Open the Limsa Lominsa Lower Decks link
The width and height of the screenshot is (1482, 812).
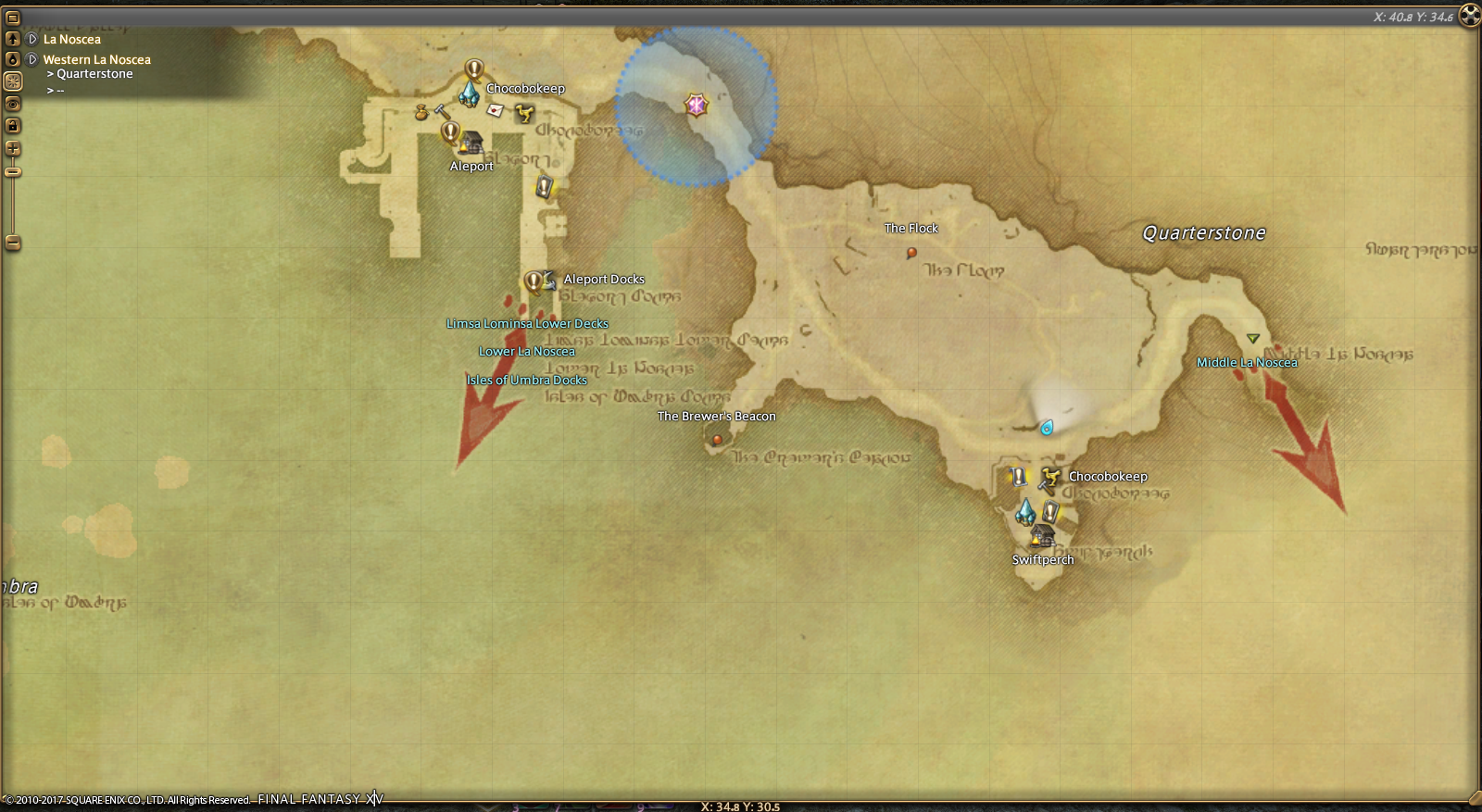(x=527, y=323)
